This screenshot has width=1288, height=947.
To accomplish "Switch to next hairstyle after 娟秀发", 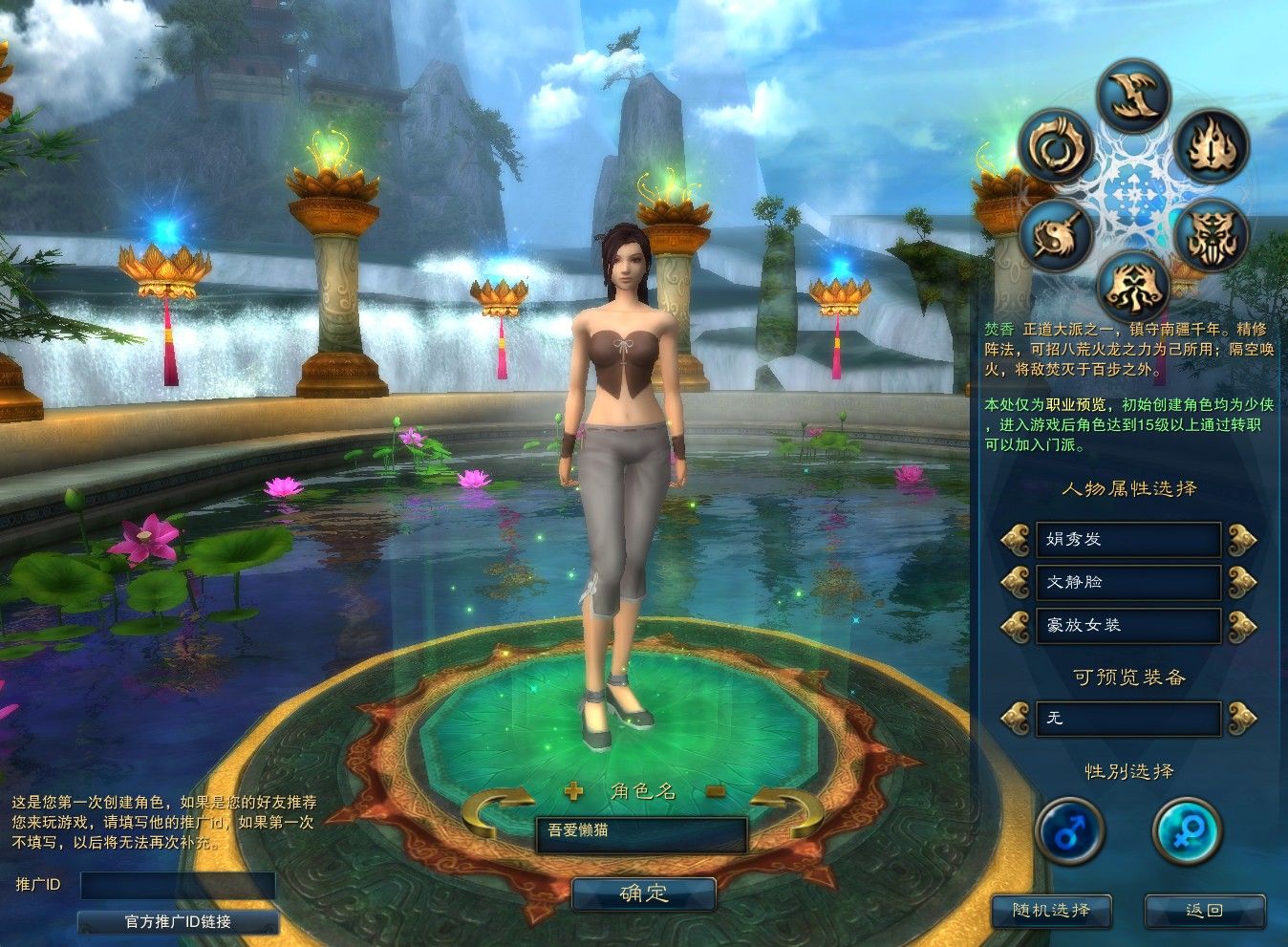I will [x=1242, y=539].
